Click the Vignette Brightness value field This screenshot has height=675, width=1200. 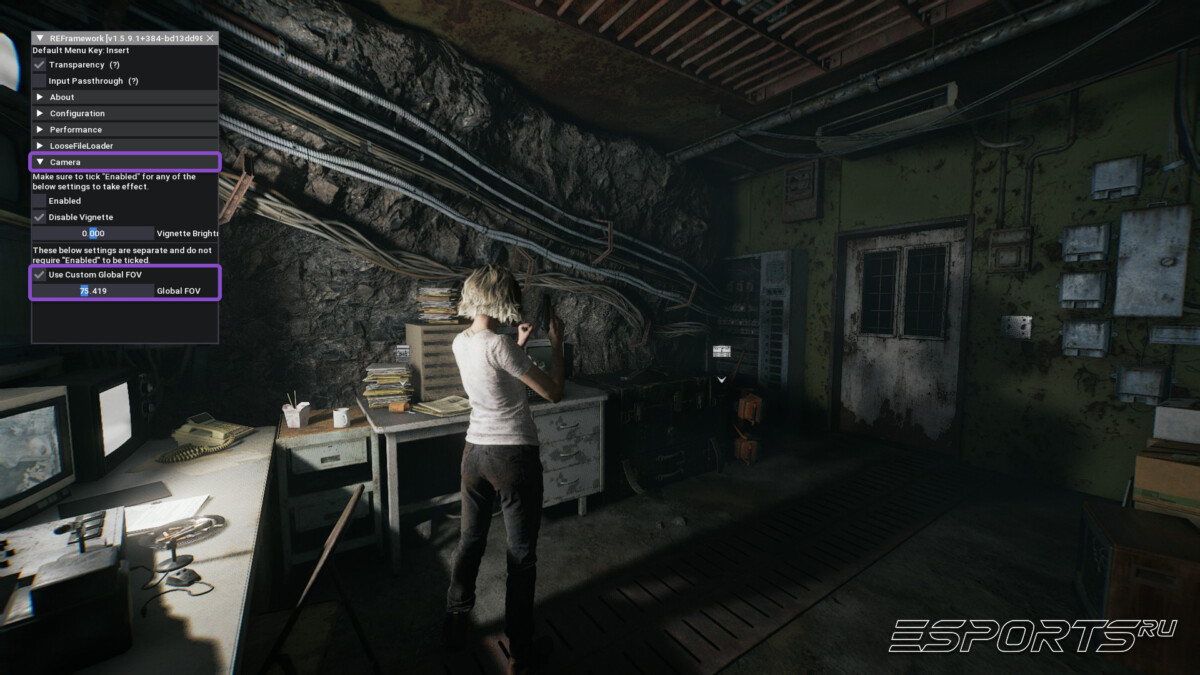(93, 233)
